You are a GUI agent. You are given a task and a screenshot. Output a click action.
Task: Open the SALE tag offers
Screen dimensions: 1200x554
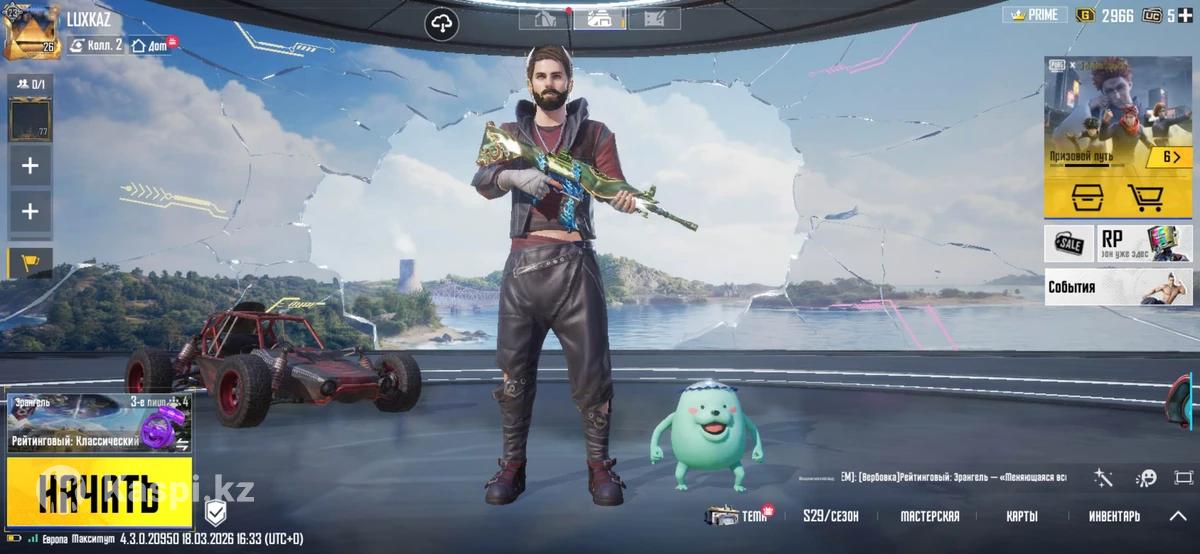point(1069,243)
